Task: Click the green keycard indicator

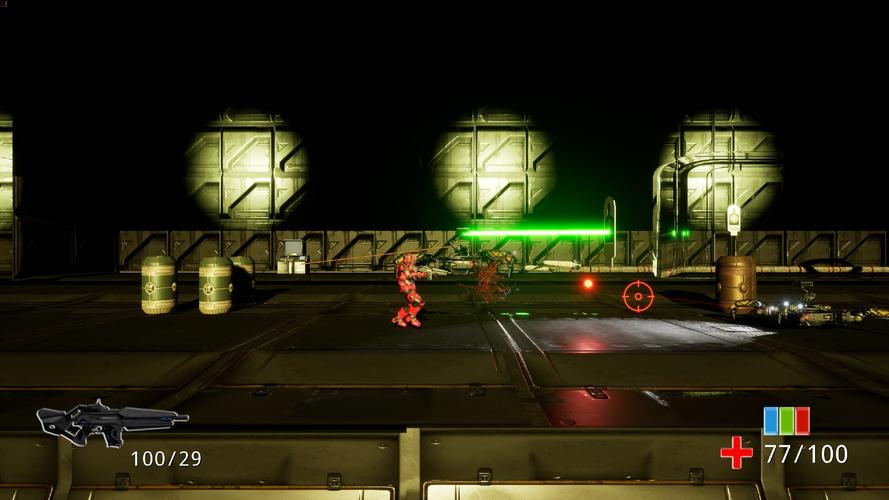Action: point(786,420)
